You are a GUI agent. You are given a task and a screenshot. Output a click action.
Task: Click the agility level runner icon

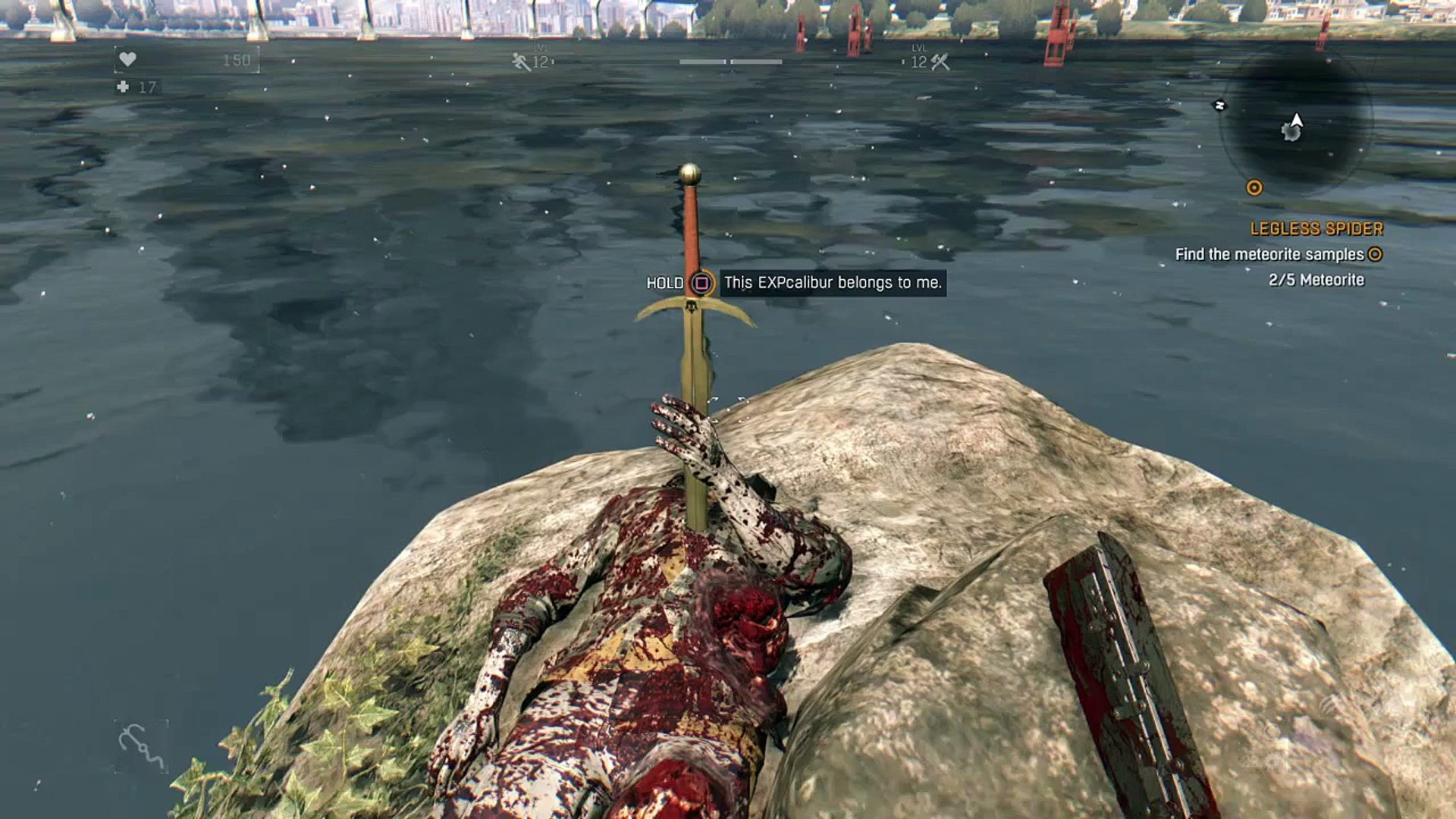pos(521,61)
